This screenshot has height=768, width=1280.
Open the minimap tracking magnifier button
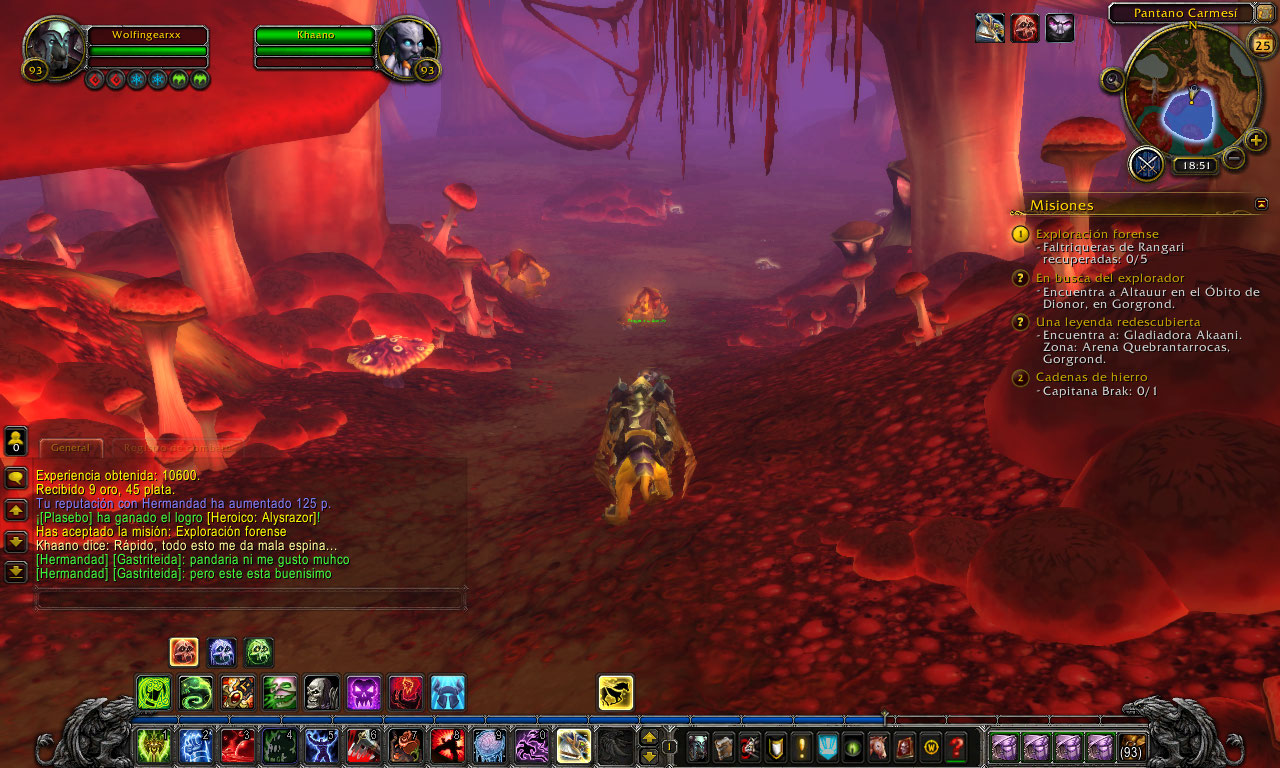point(1113,81)
